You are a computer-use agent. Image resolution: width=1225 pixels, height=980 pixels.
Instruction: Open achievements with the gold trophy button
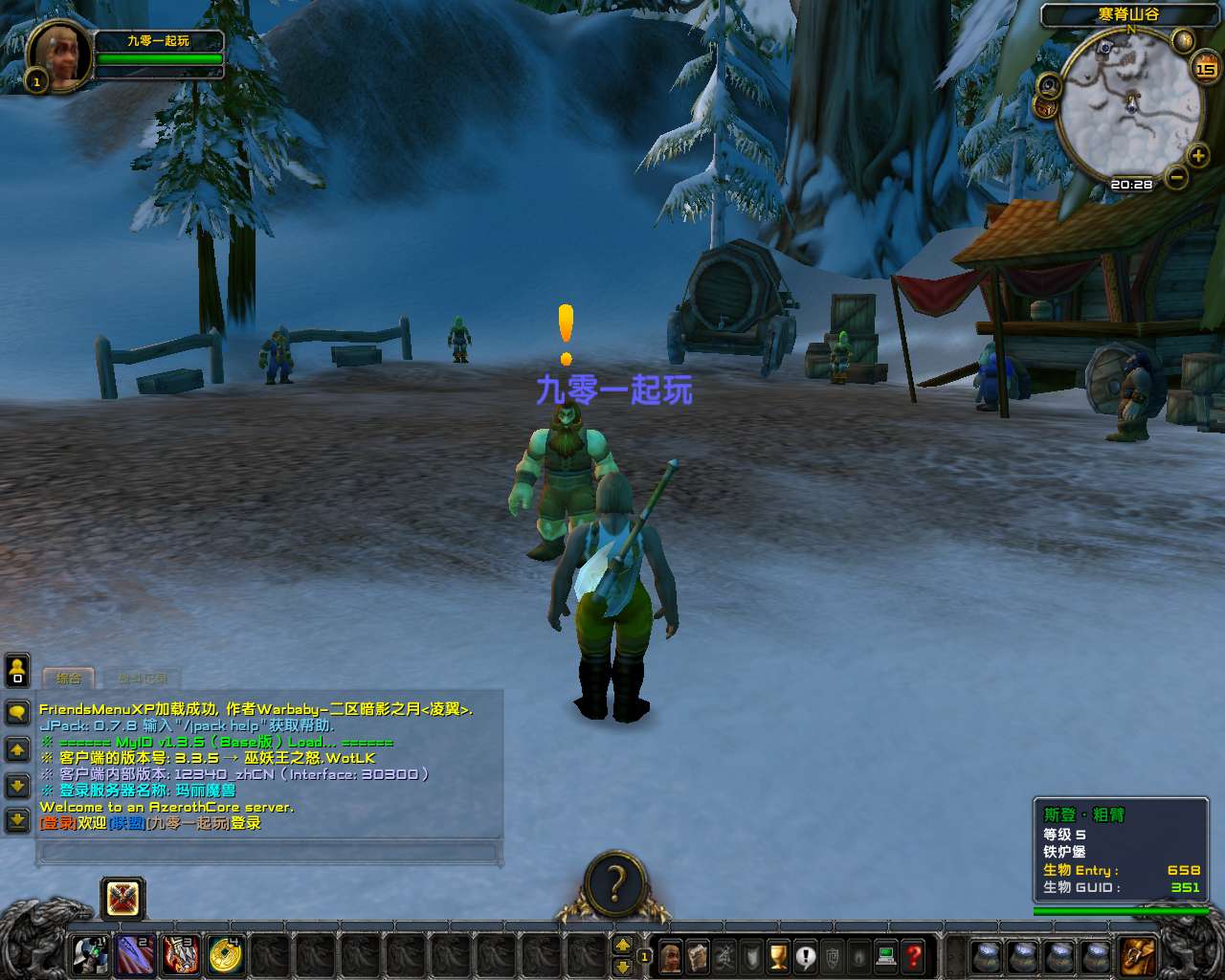(778, 956)
